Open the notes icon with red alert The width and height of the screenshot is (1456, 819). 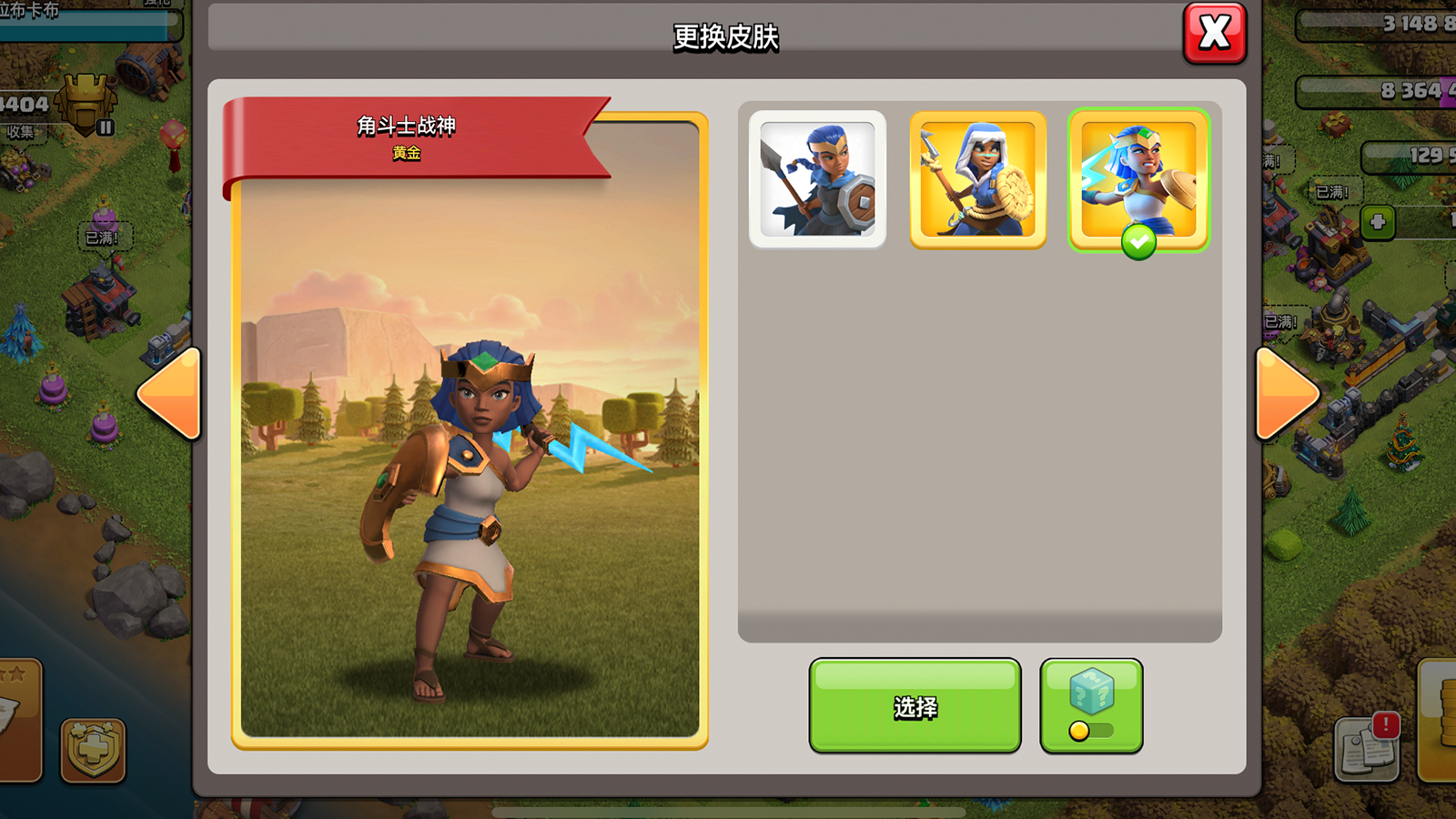(x=1367, y=748)
